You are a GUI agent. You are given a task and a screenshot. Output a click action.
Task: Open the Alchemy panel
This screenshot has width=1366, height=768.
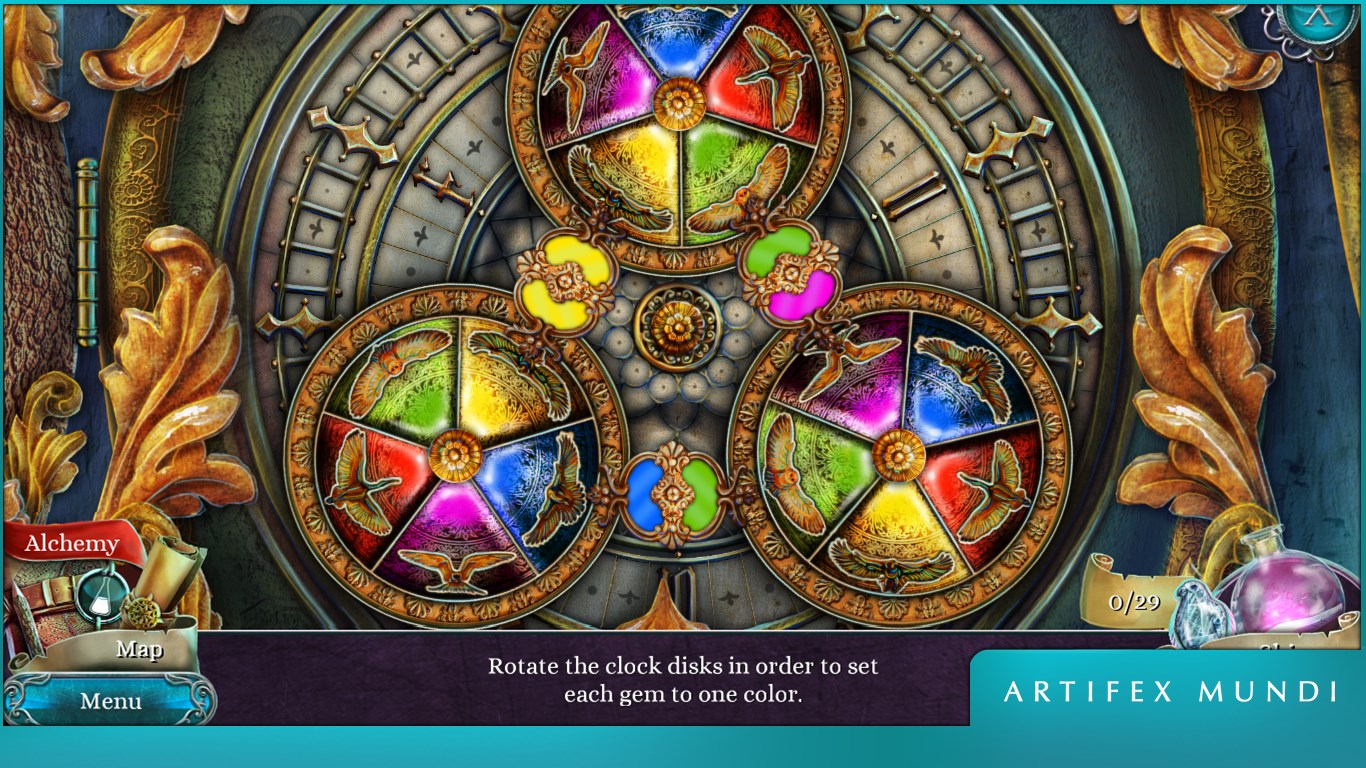point(73,543)
